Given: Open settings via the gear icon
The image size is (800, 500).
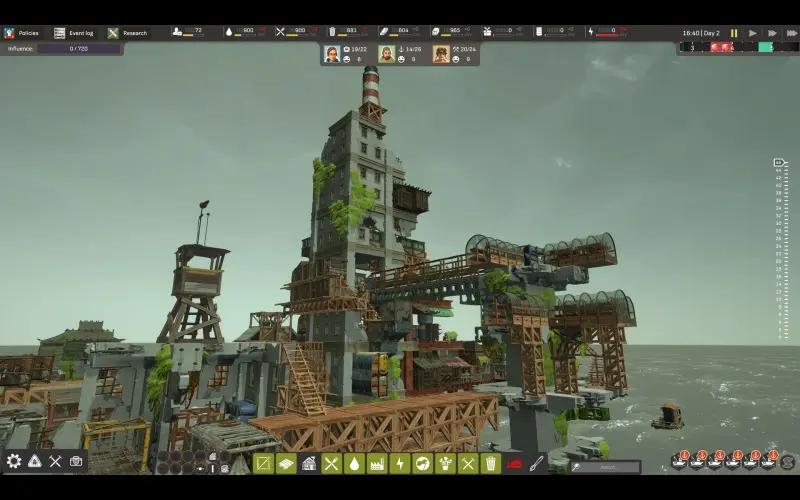Looking at the screenshot, I should 14,461.
